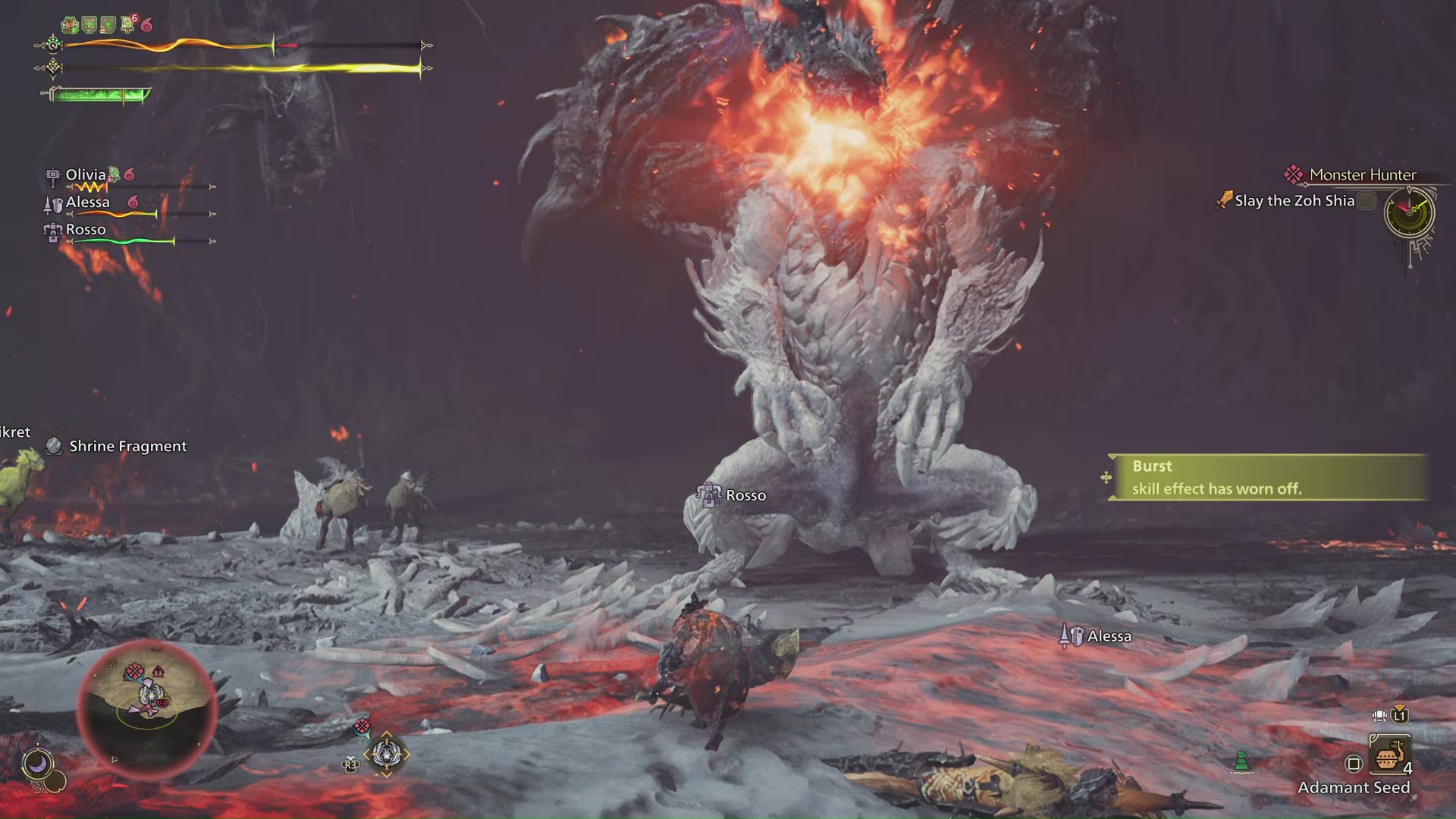The height and width of the screenshot is (819, 1456).
Task: Click the Shrine Fragment pickup notice
Action: coord(127,447)
